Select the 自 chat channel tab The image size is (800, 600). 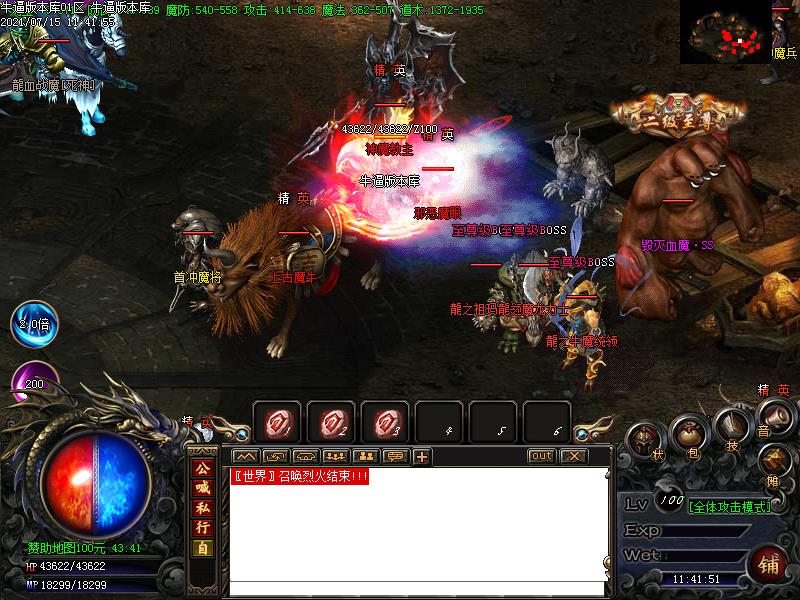[202, 548]
